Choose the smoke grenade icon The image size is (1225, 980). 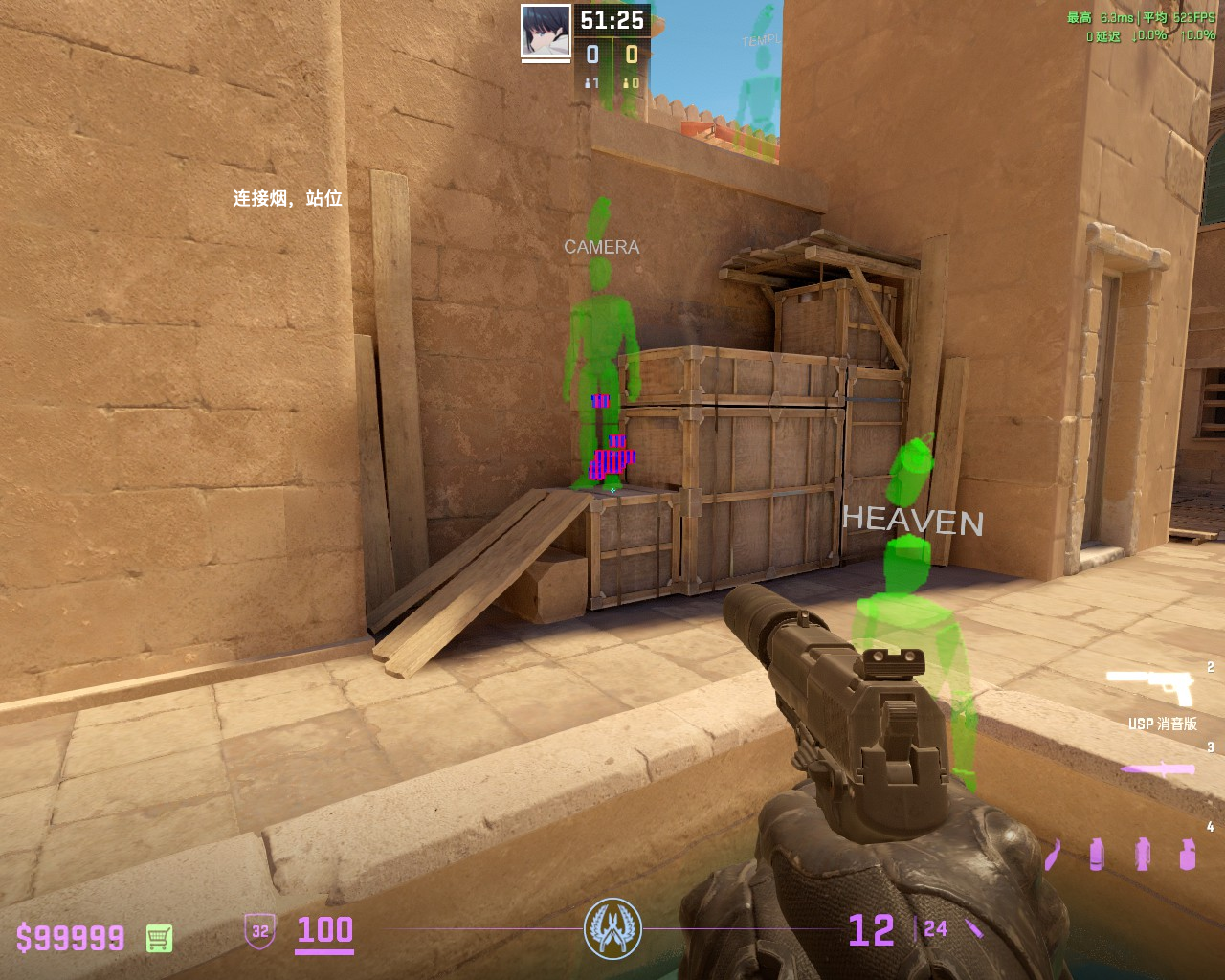coord(1097,854)
